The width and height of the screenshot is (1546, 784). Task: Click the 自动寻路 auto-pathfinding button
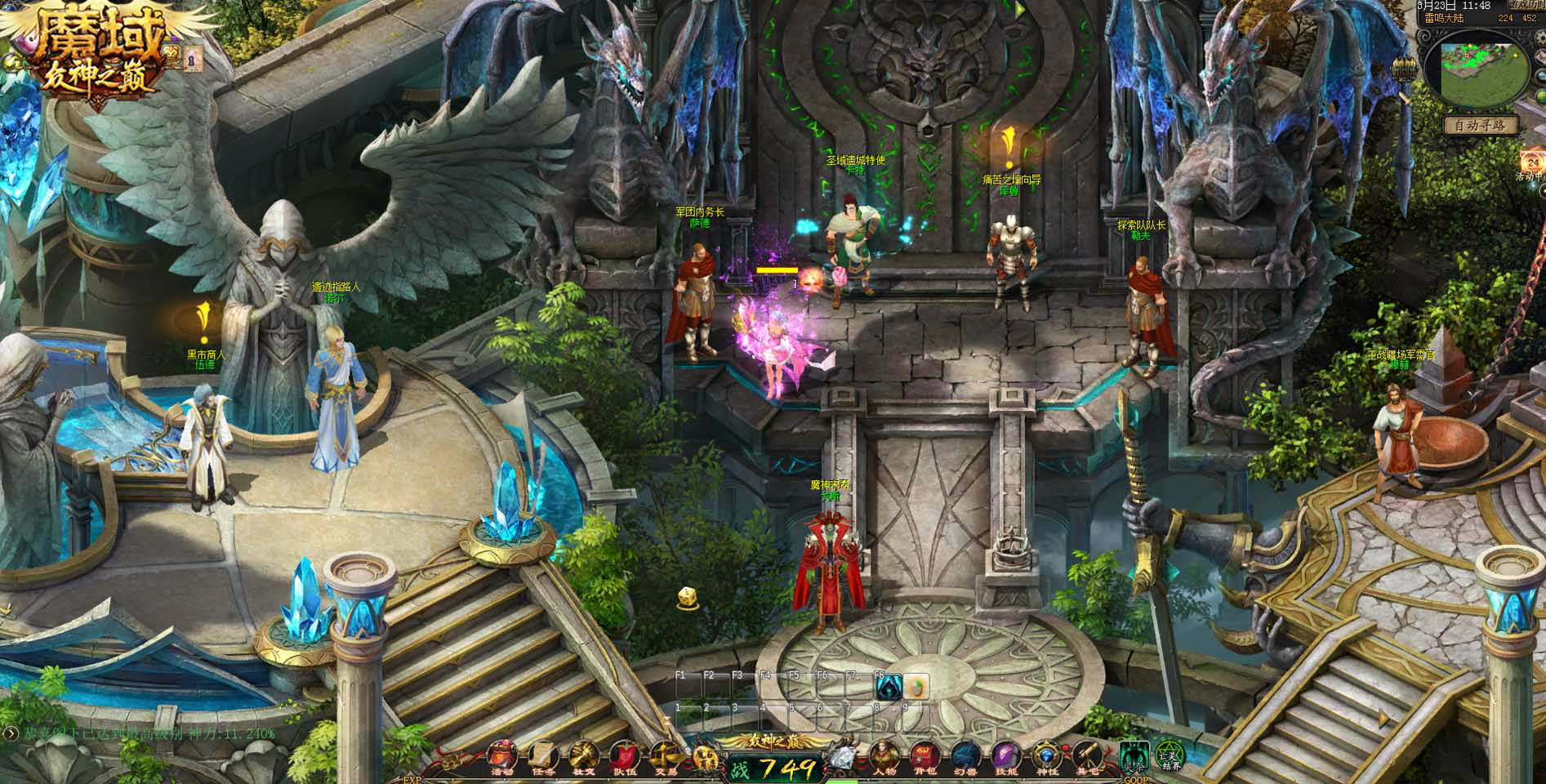click(x=1481, y=126)
